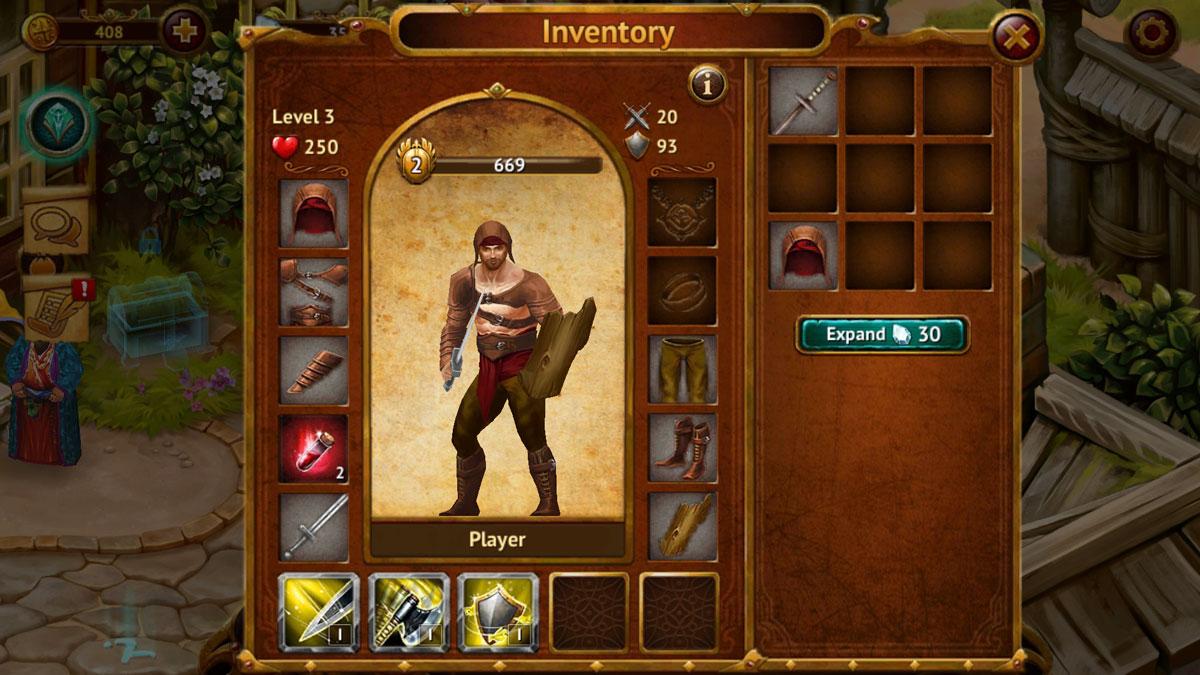Activate the blade strike skill icon
This screenshot has width=1200, height=675.
point(318,612)
